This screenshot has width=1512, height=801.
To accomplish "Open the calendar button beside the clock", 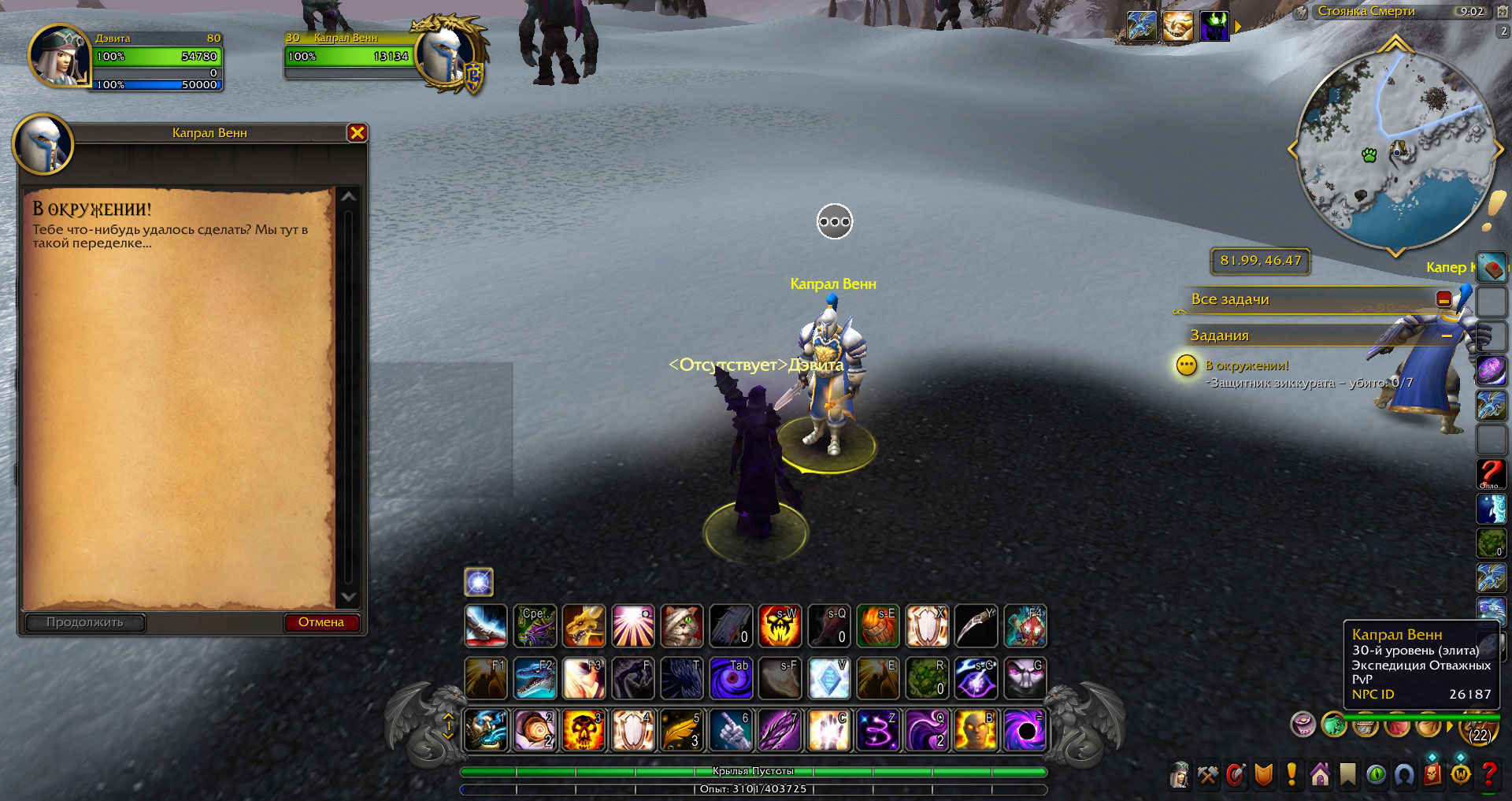I will pyautogui.click(x=1503, y=12).
